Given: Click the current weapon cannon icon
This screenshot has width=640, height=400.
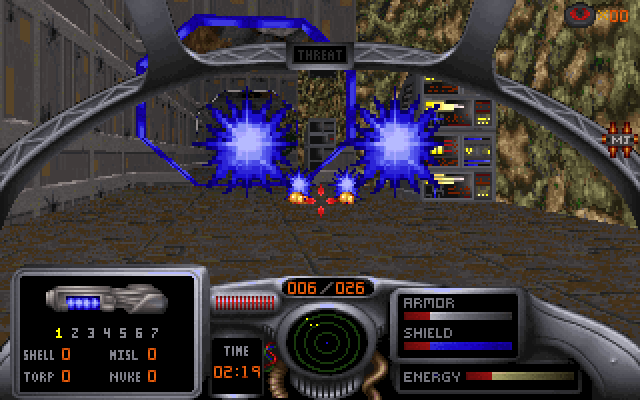Looking at the screenshot, I should point(105,300).
